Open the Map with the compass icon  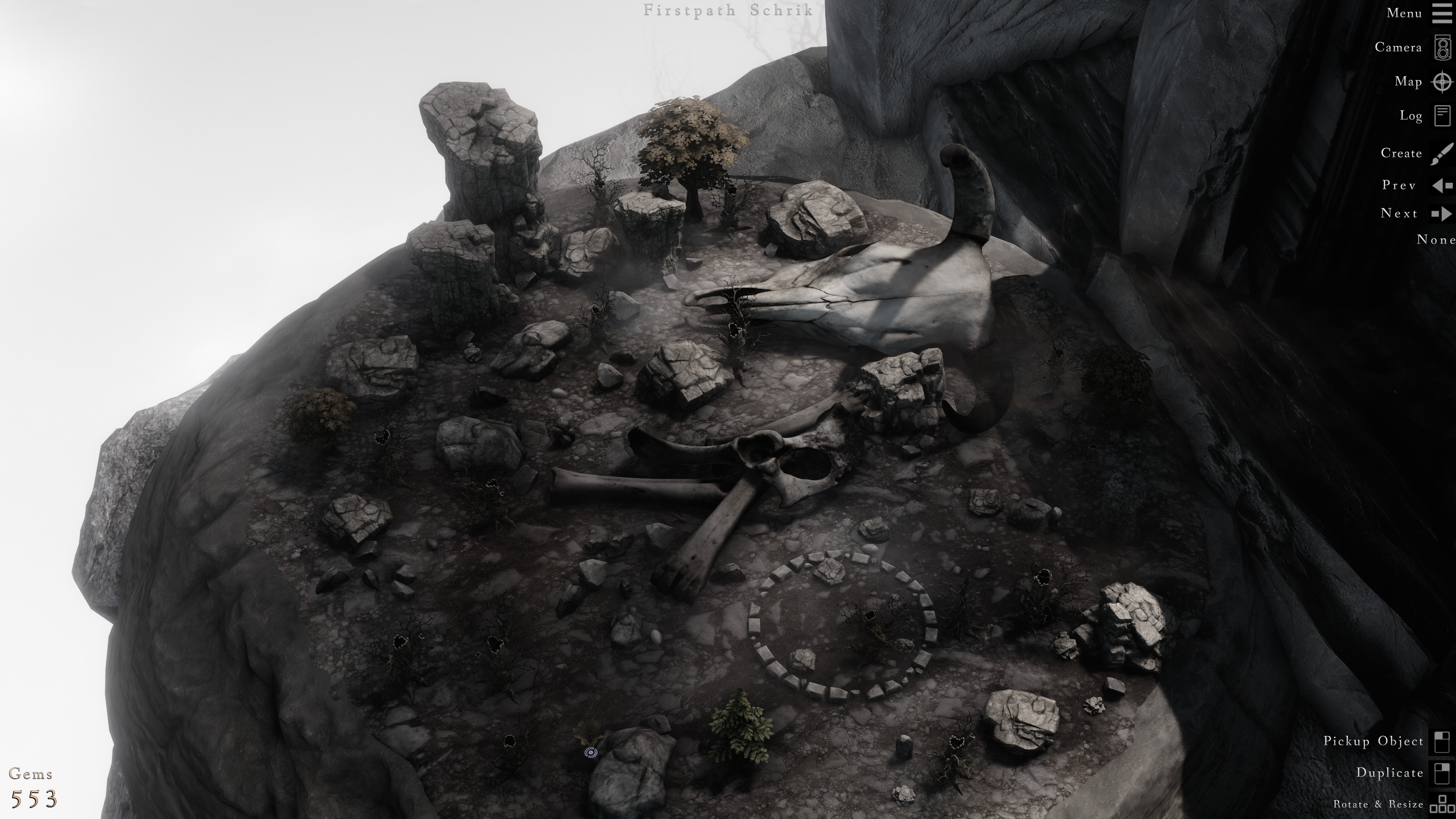(1442, 82)
